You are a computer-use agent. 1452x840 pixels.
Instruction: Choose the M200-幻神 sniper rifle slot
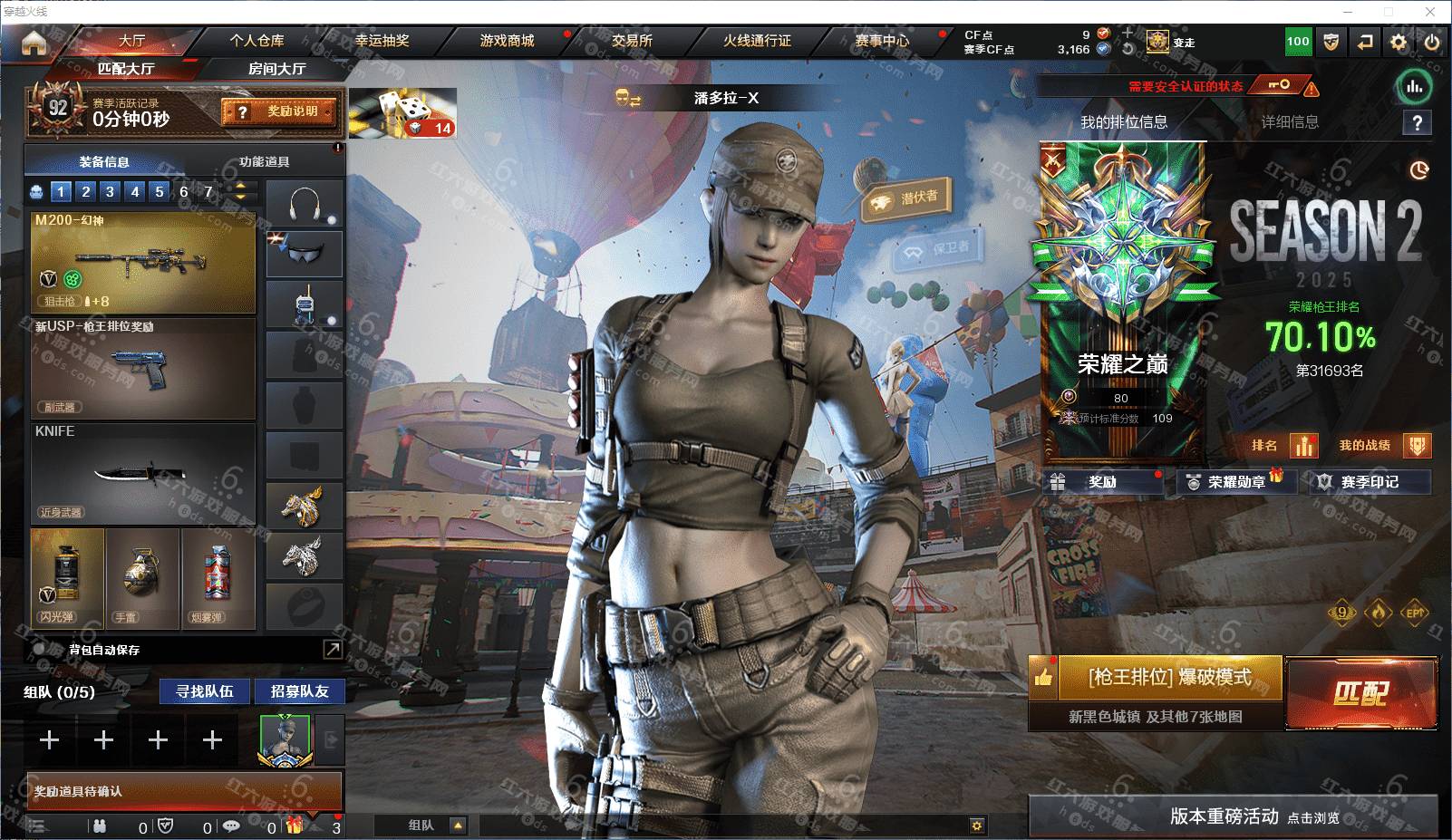(x=143, y=263)
